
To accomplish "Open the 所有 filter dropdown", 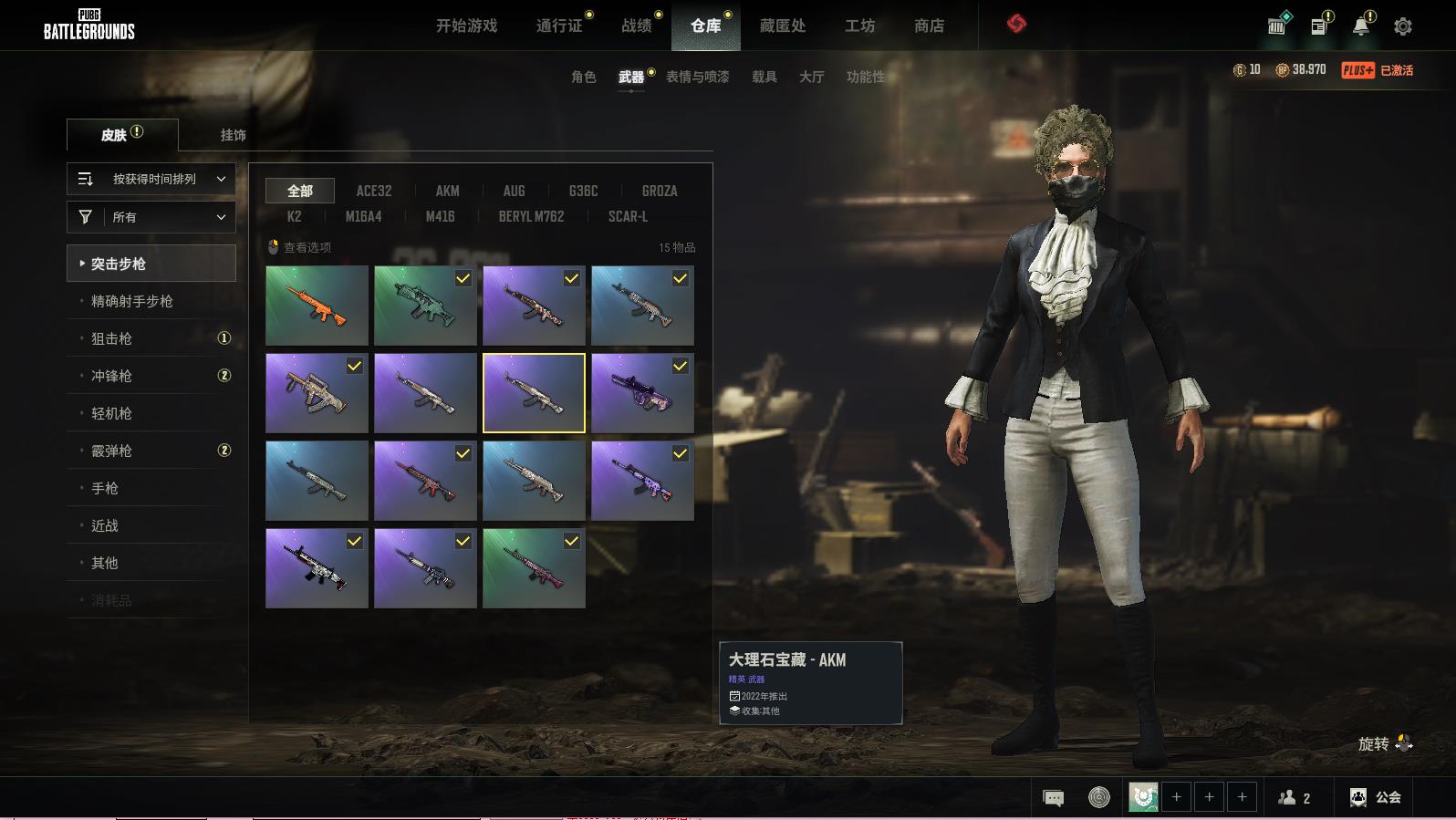I will pyautogui.click(x=151, y=217).
